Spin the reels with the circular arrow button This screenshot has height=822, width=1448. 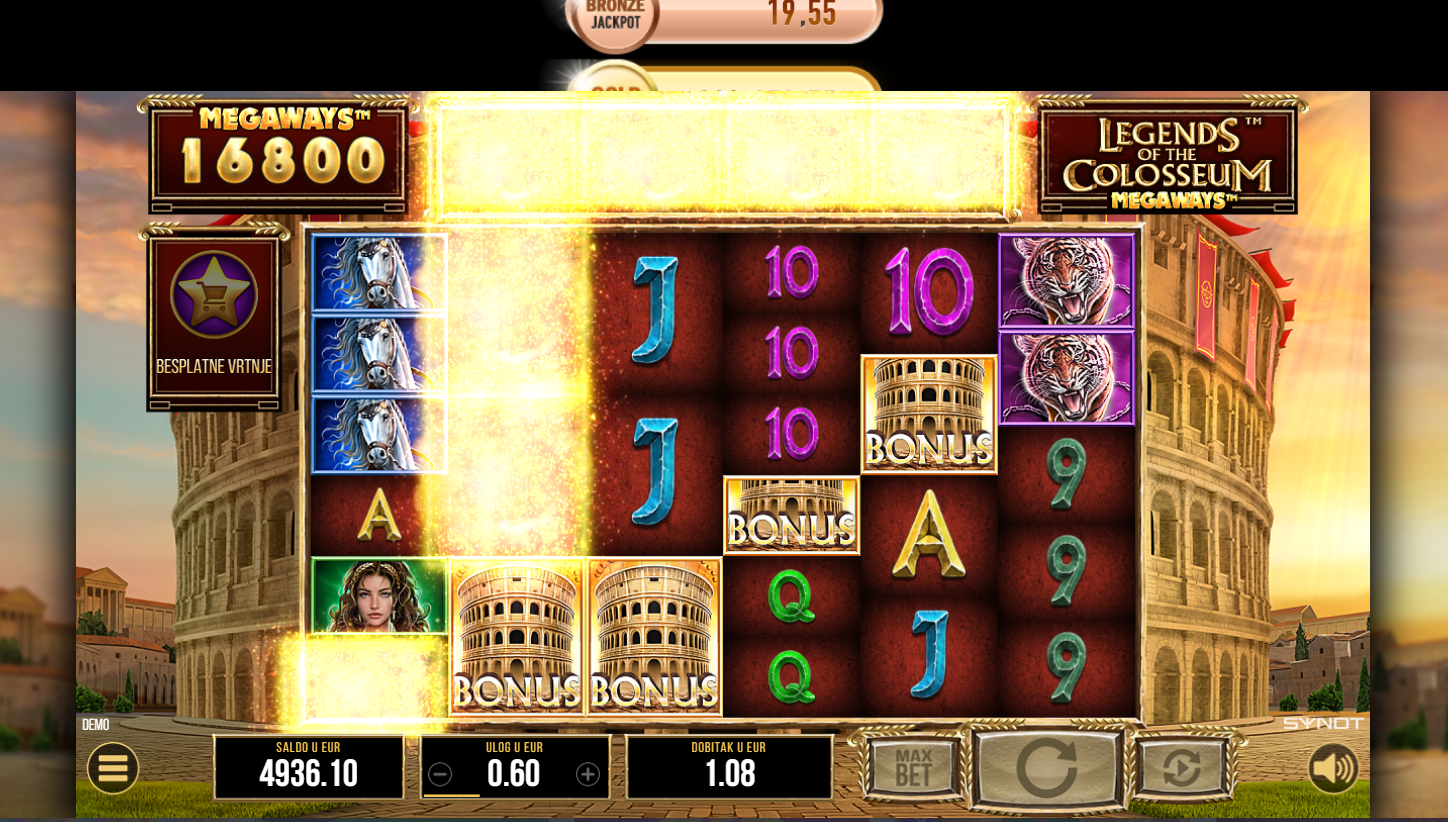(x=1046, y=768)
